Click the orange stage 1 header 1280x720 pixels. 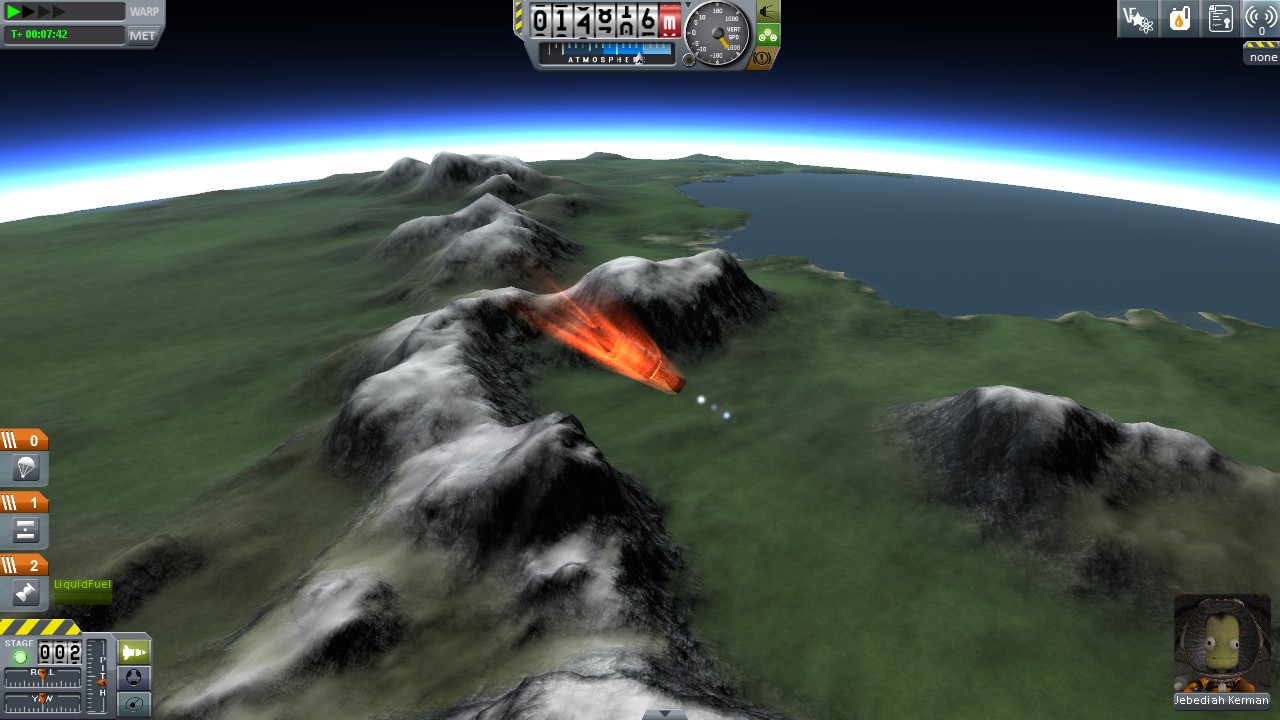coord(24,503)
